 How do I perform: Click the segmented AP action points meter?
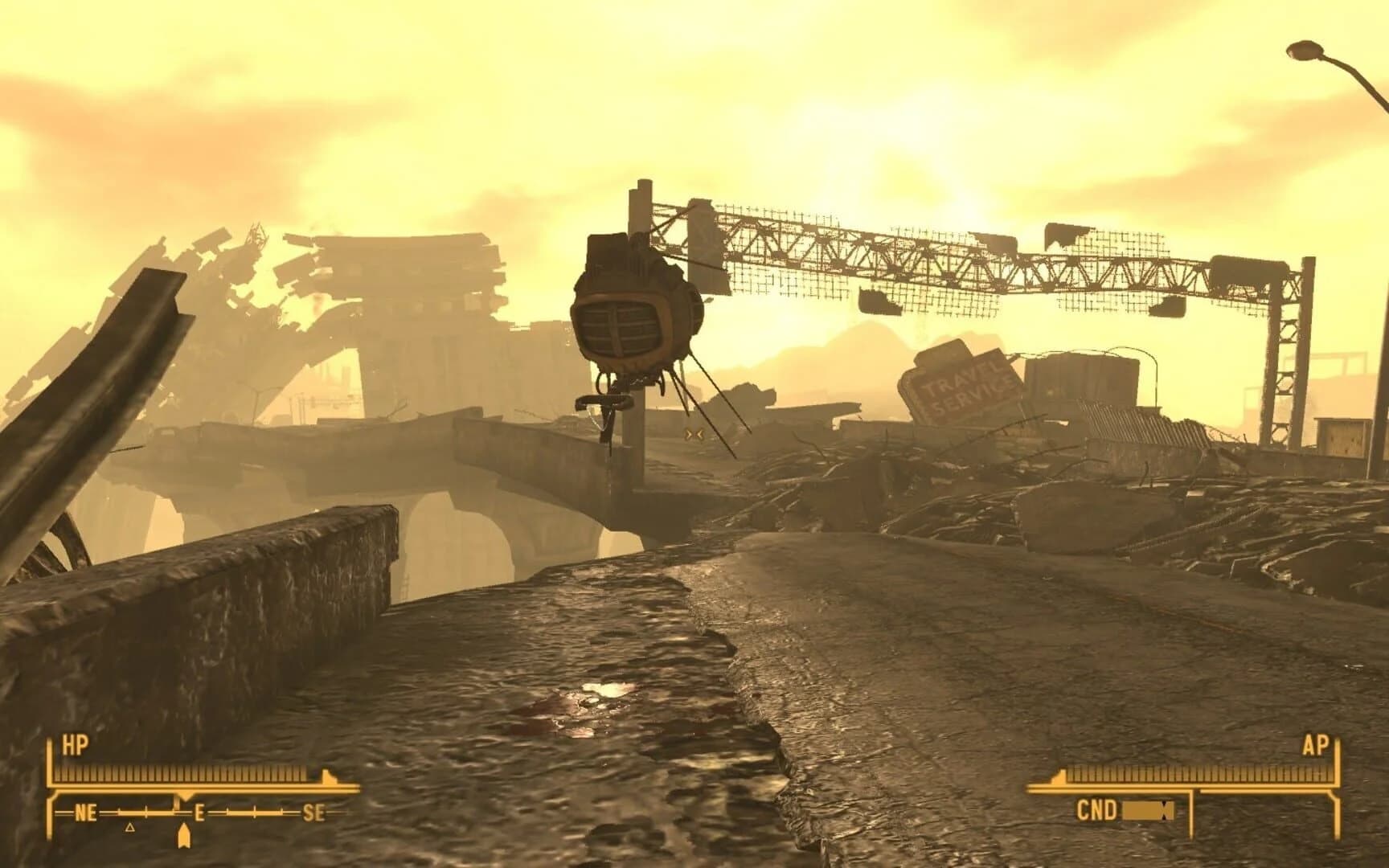pos(1195,775)
